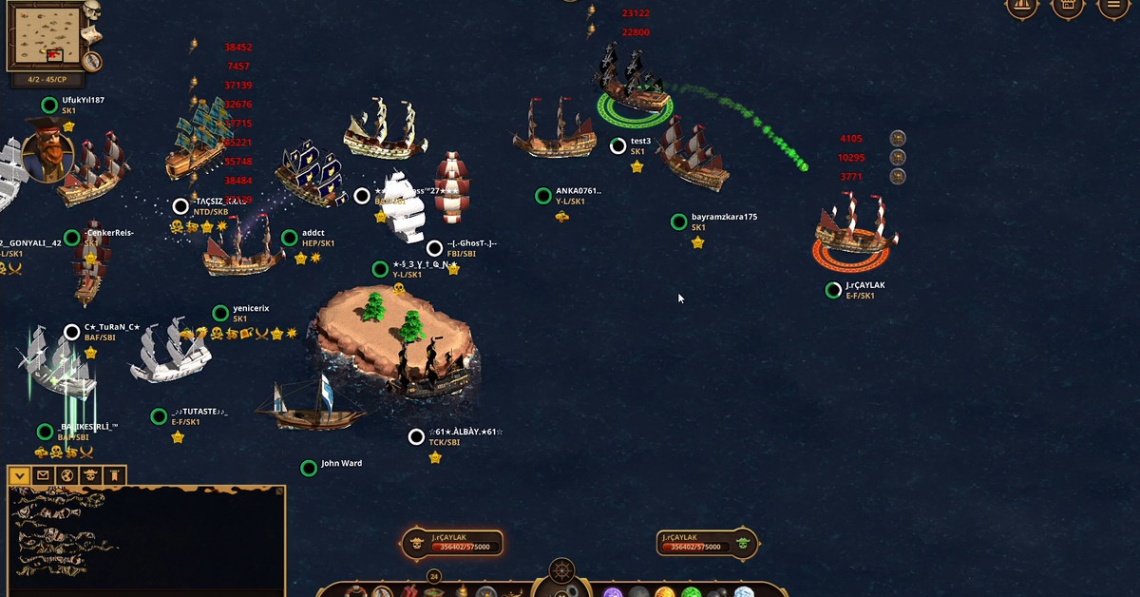Select the J.rÇAYLAK target frame with green skull
Image resolution: width=1140 pixels, height=597 pixels.
click(x=708, y=543)
